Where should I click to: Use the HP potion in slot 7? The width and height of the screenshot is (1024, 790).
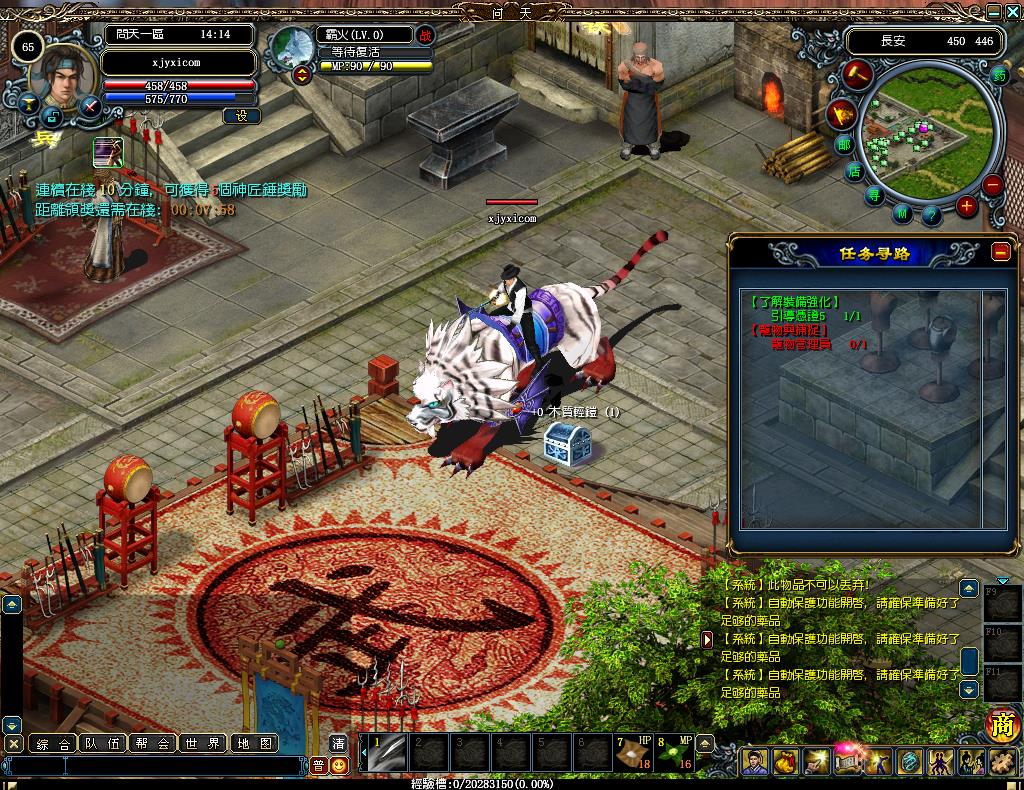pos(633,753)
